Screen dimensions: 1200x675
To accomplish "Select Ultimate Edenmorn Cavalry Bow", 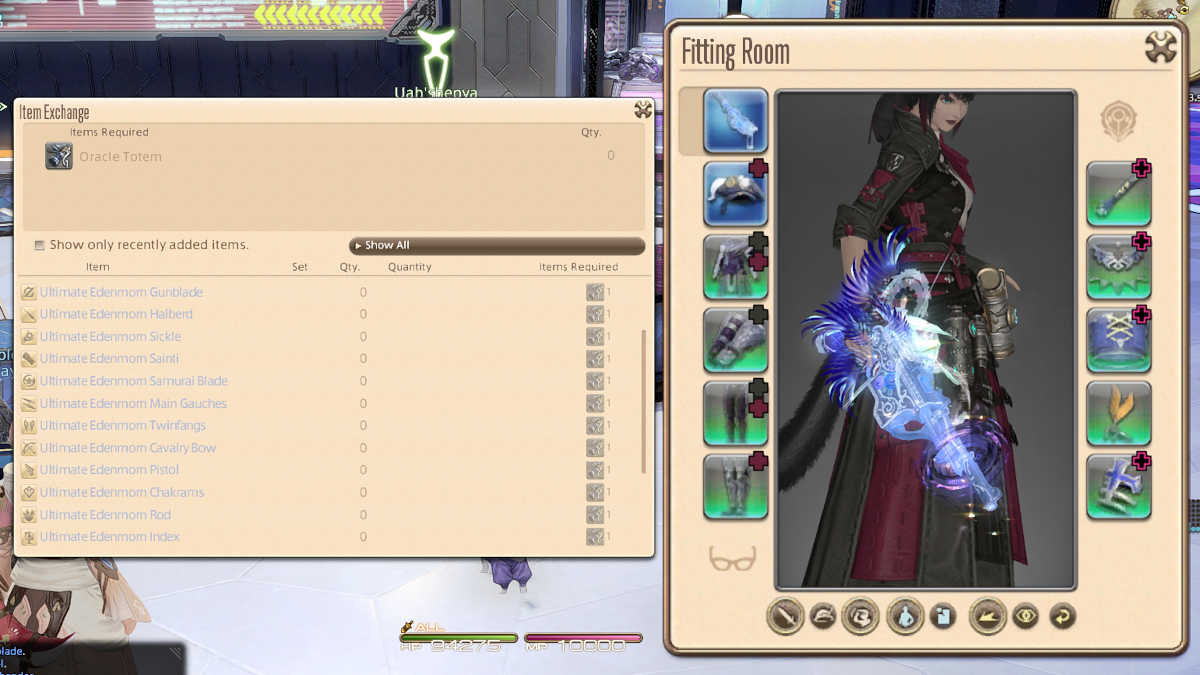I will (x=127, y=448).
